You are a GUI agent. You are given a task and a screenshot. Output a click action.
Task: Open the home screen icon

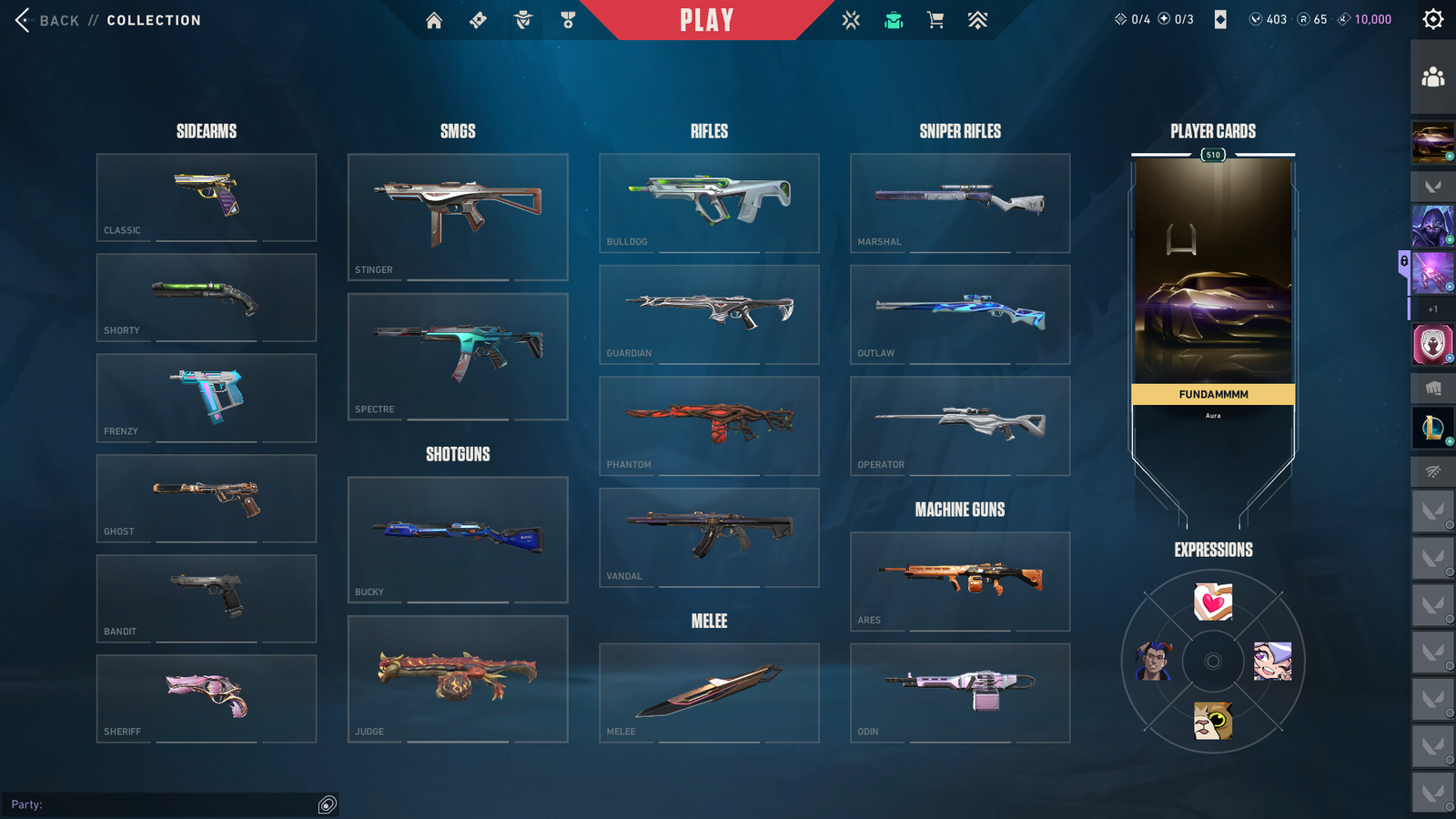[x=434, y=20]
